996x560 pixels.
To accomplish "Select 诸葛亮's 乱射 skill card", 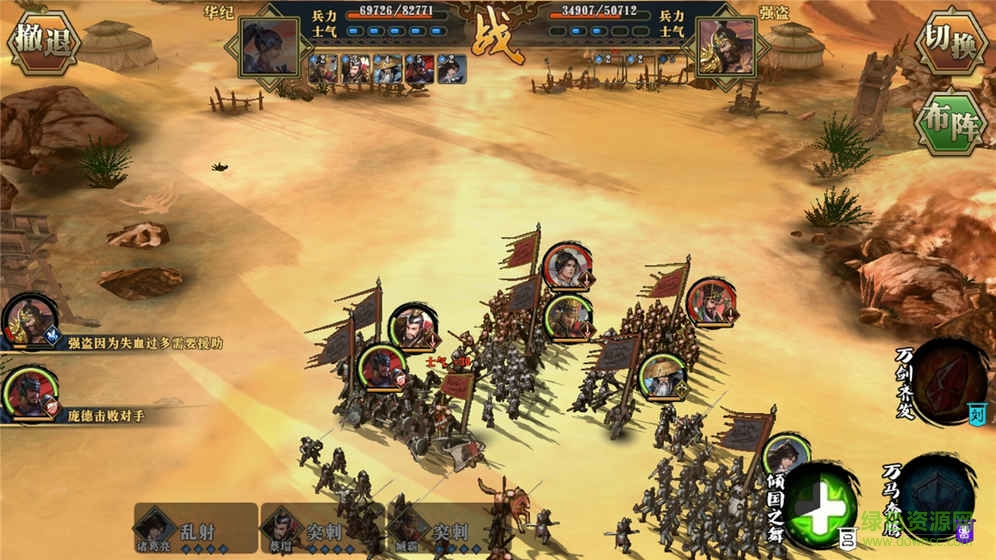I will tap(195, 526).
